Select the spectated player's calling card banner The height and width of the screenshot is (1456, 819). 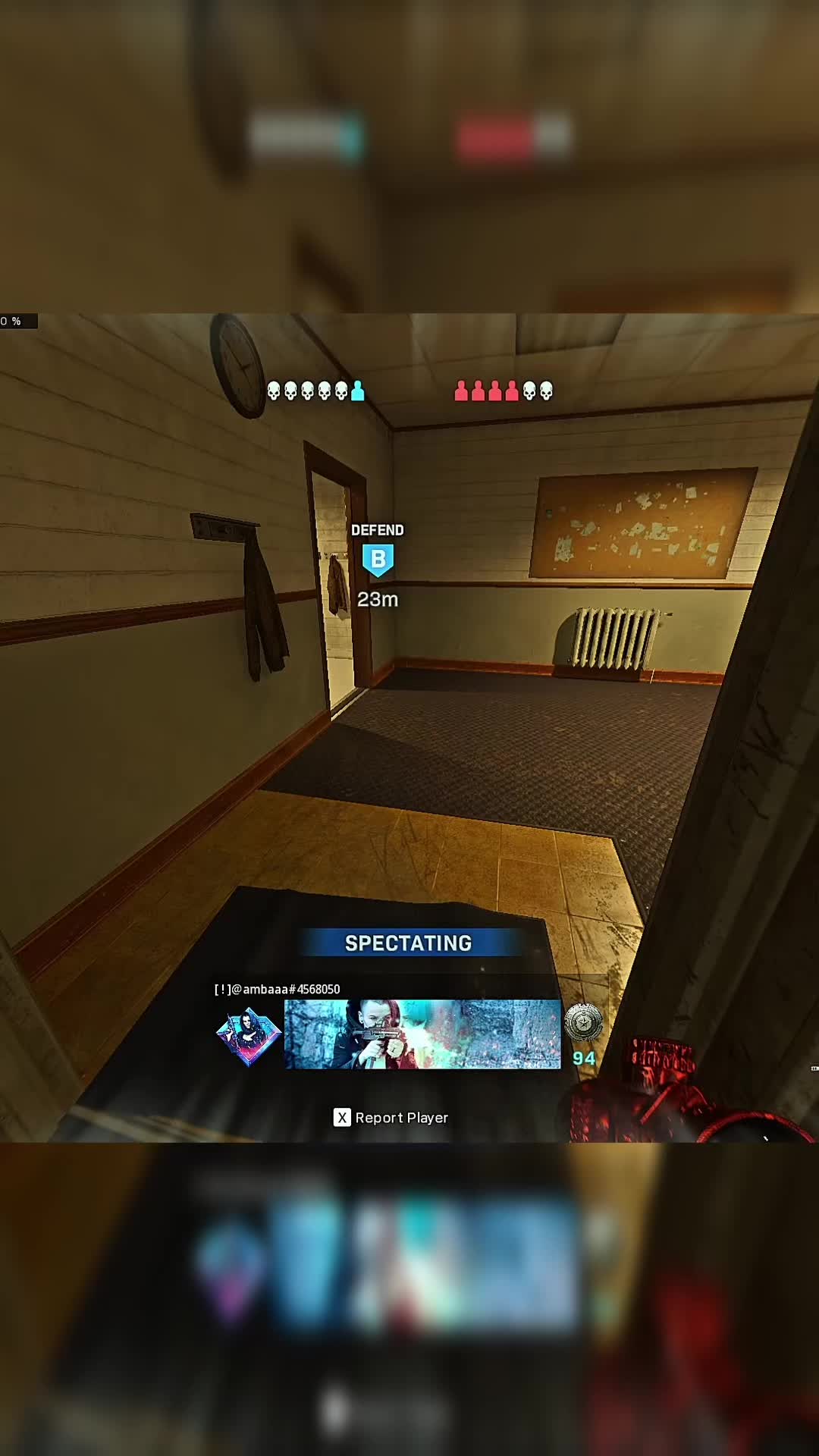point(422,1034)
